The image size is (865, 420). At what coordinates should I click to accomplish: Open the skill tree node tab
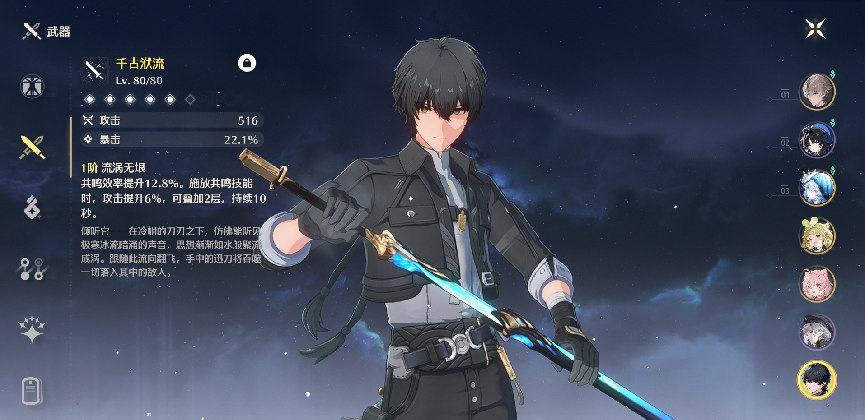coord(32,268)
